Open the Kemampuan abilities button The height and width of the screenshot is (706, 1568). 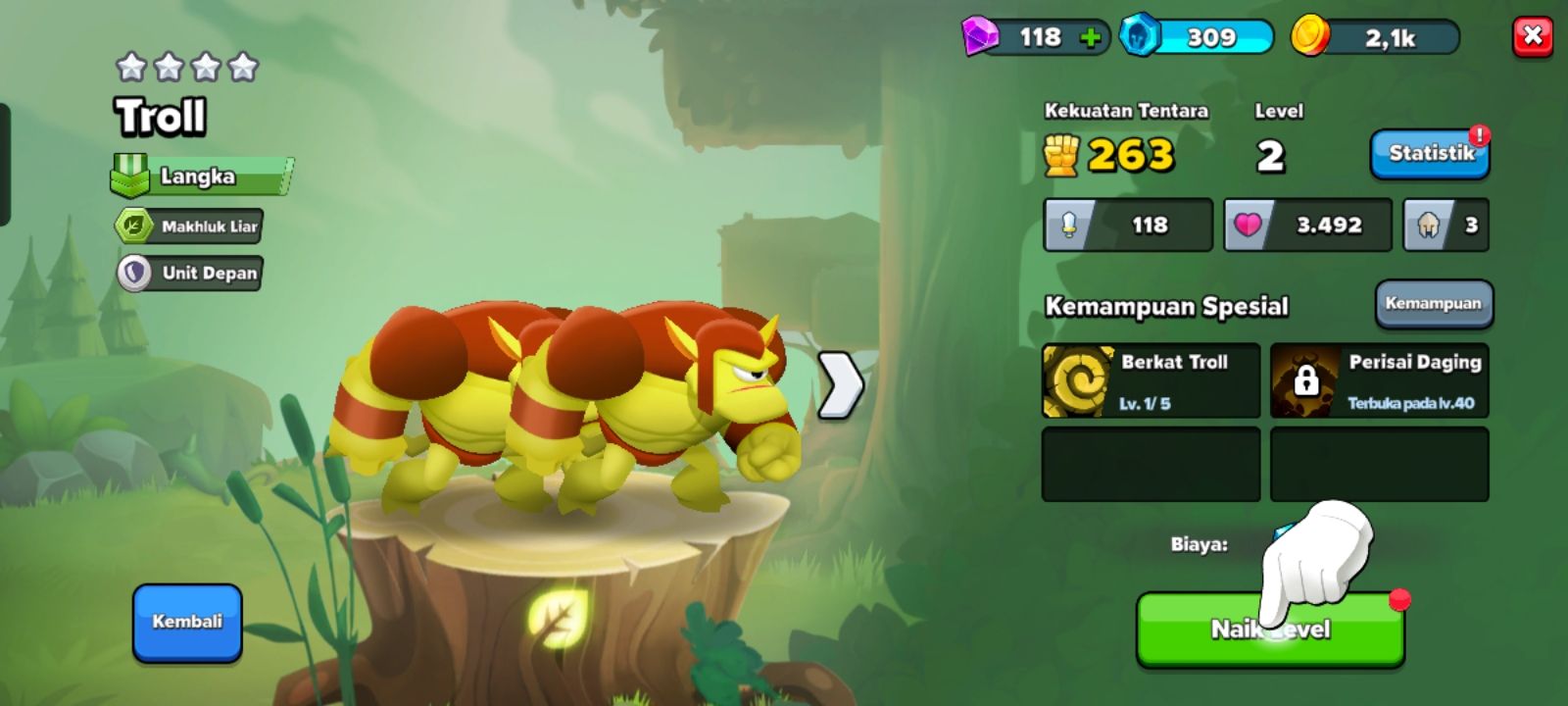(1434, 303)
